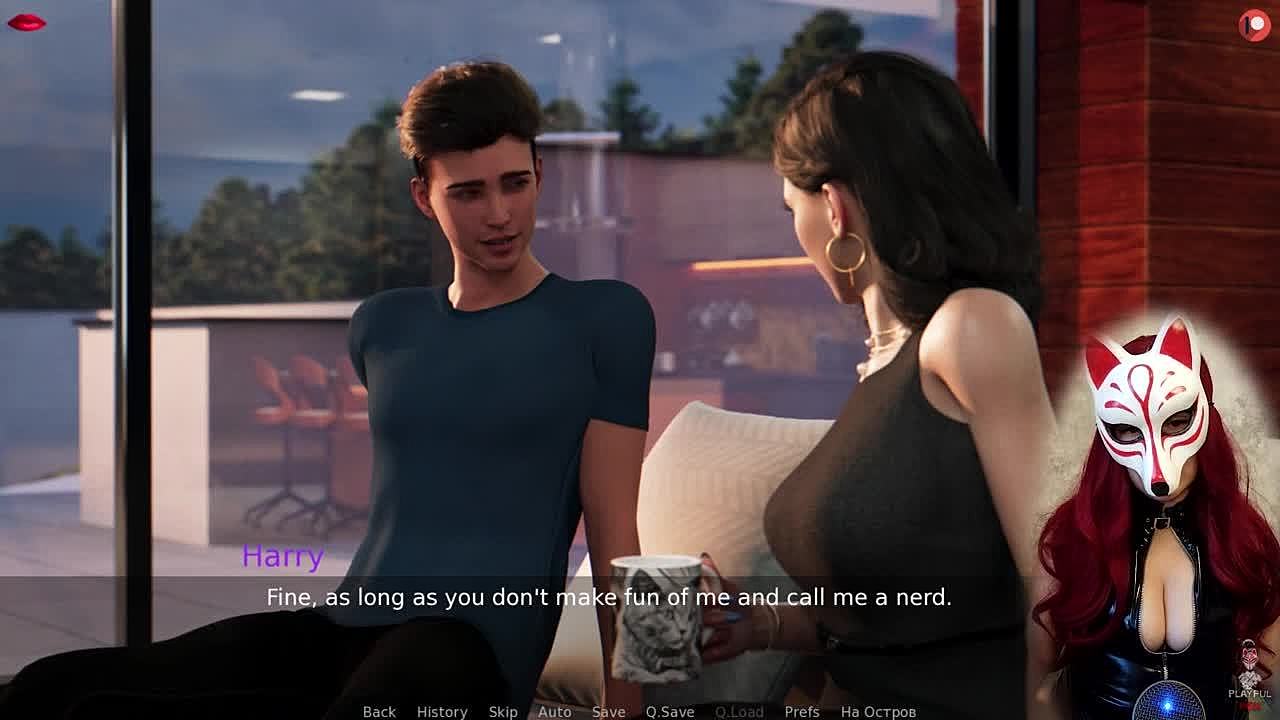Select the На Остров menu option

878,711
